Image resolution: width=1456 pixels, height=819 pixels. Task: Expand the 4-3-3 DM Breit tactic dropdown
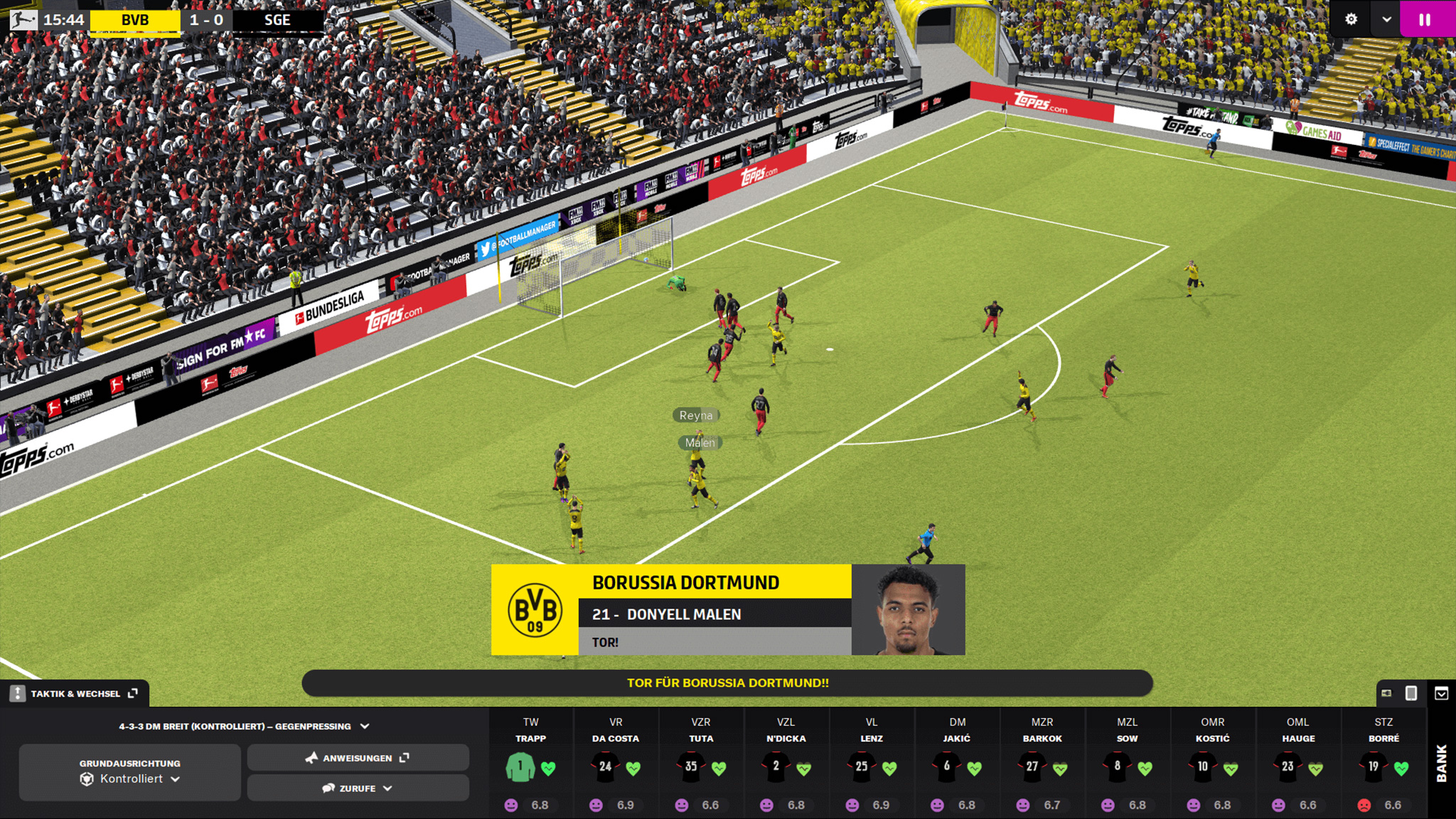click(364, 726)
